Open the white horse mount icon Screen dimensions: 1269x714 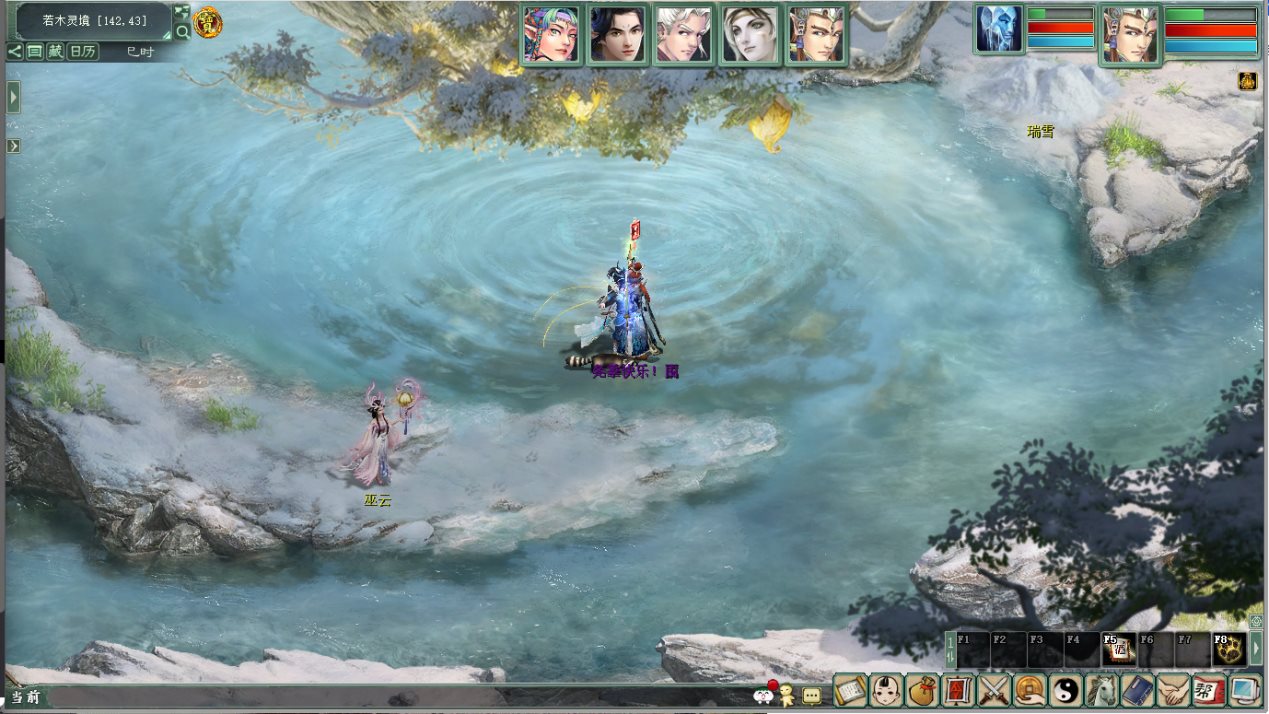(1101, 690)
